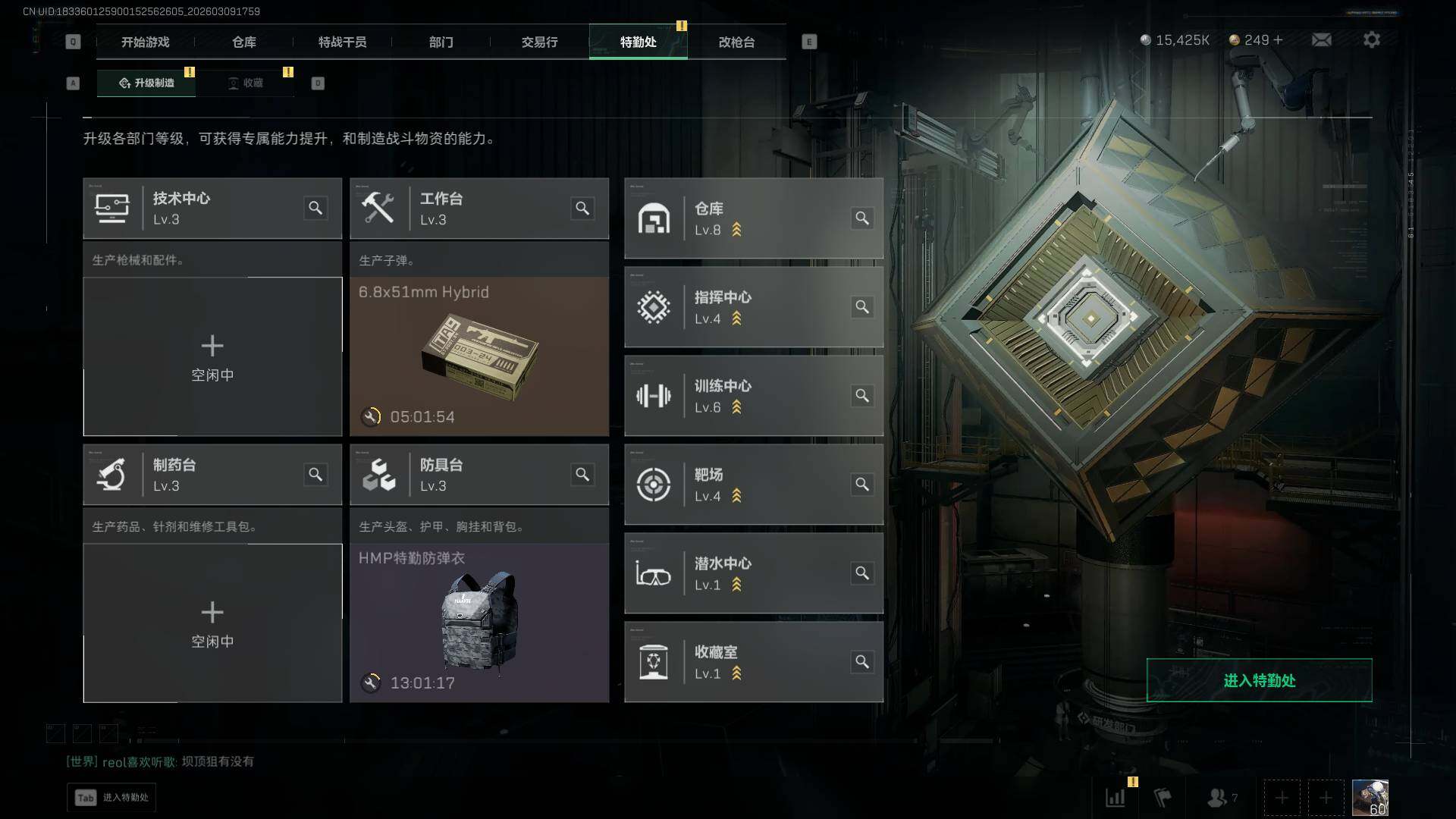1456x819 pixels.
Task: Switch to the 开始游戏 tab
Action: (145, 42)
